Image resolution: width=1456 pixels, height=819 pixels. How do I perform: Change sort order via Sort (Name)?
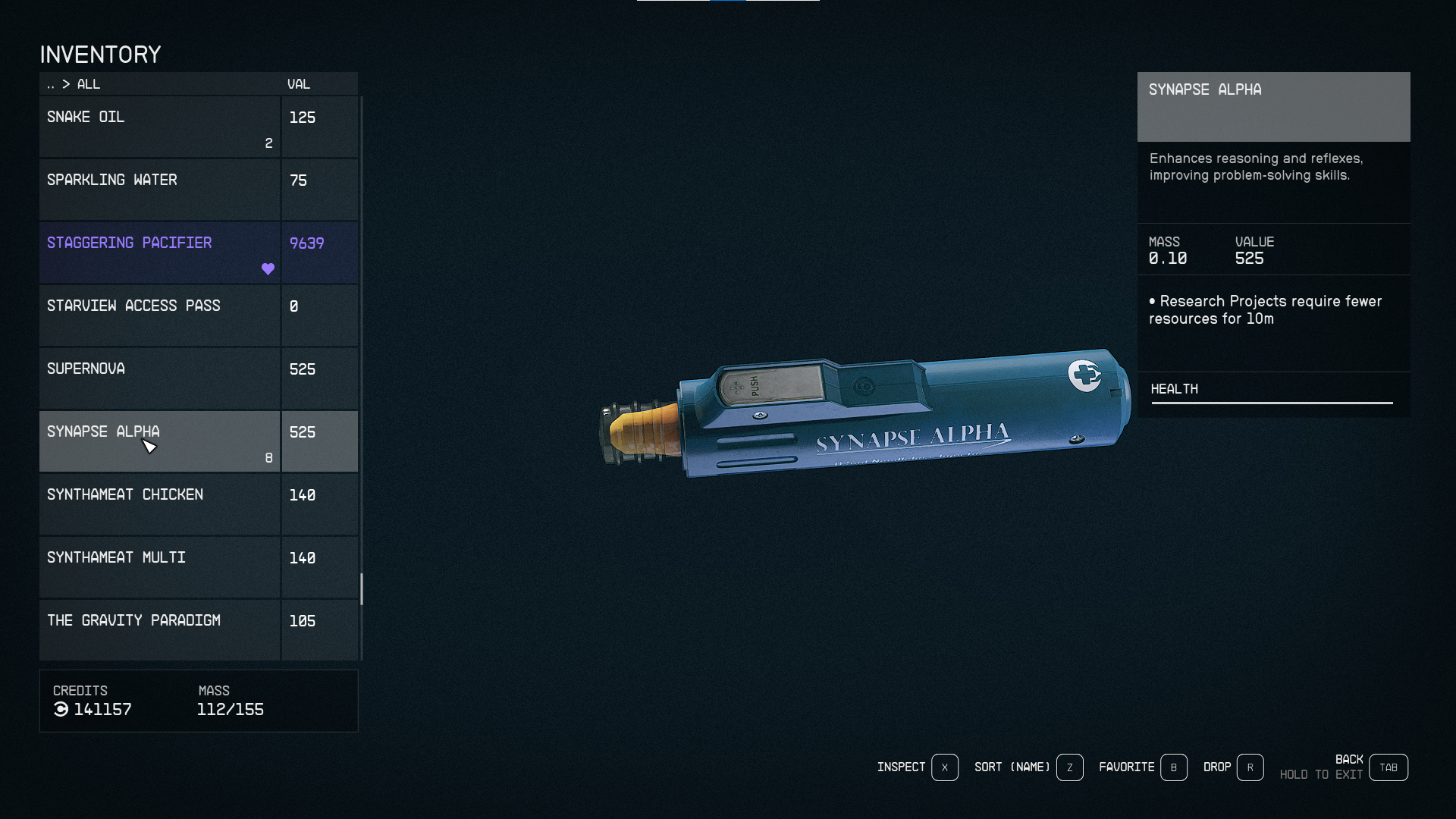click(x=1012, y=767)
